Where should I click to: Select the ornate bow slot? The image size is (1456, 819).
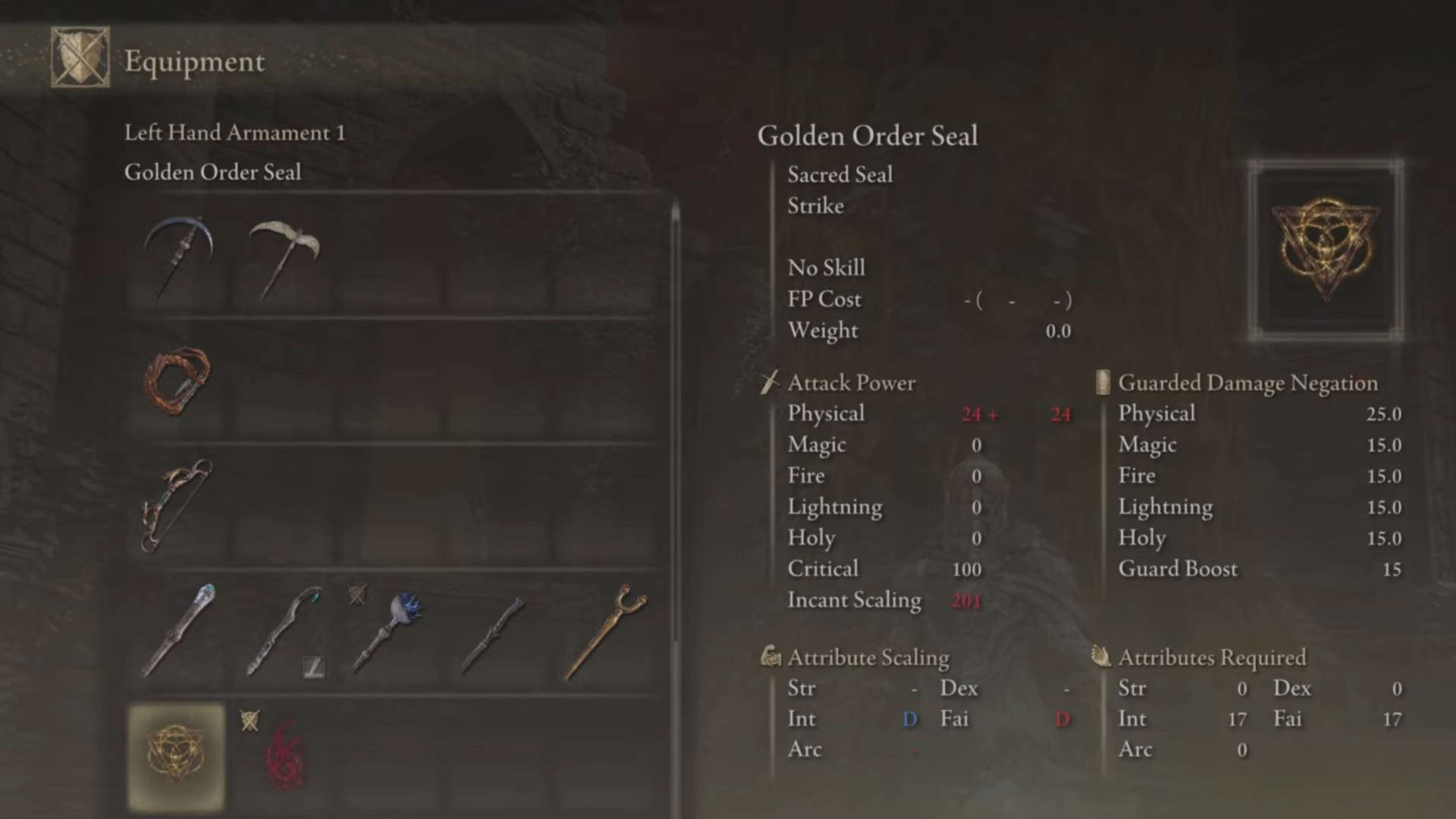(x=177, y=505)
